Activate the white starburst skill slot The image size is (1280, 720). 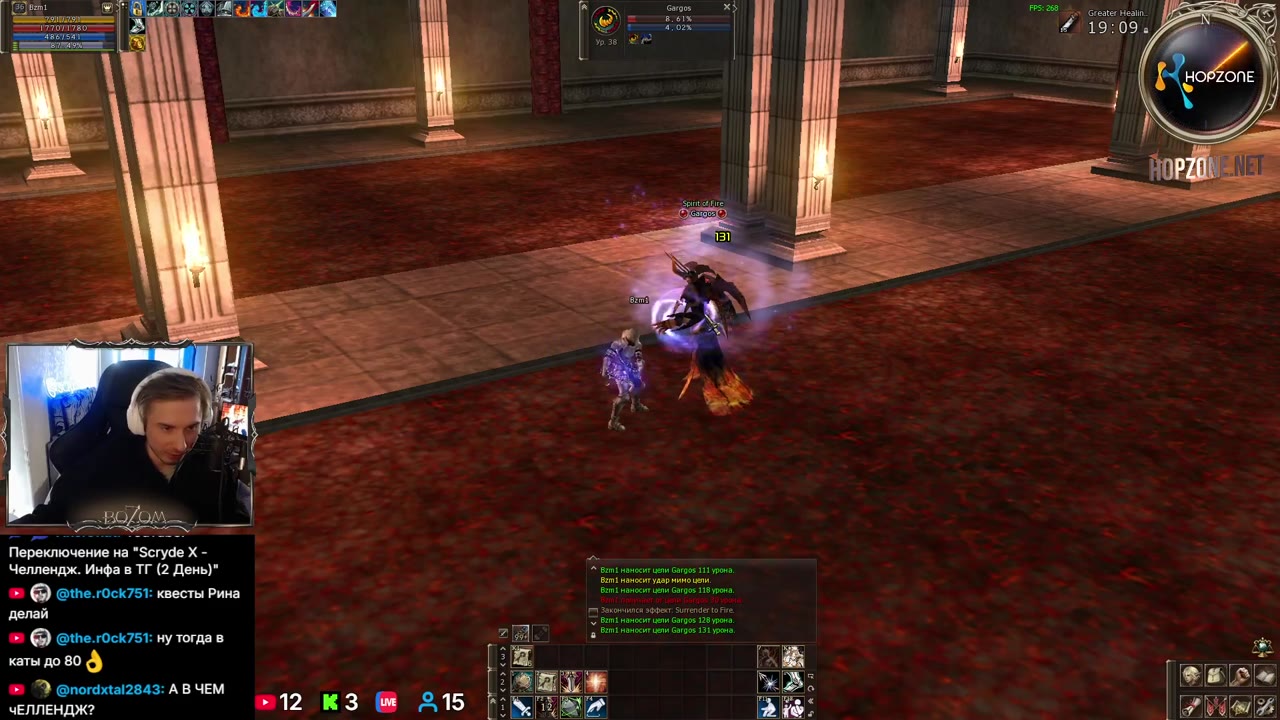click(768, 682)
